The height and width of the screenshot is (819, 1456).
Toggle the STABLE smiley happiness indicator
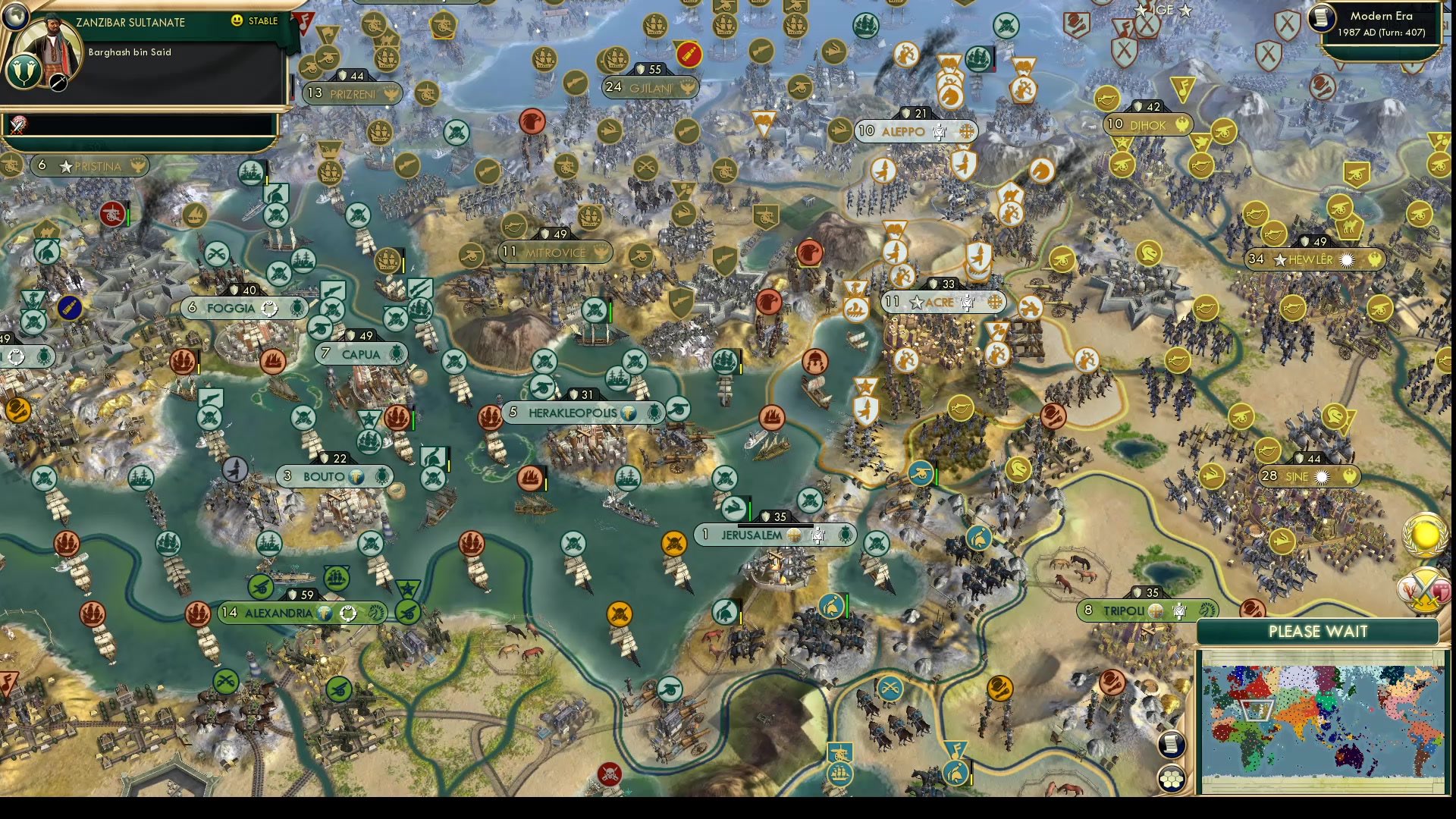click(237, 22)
